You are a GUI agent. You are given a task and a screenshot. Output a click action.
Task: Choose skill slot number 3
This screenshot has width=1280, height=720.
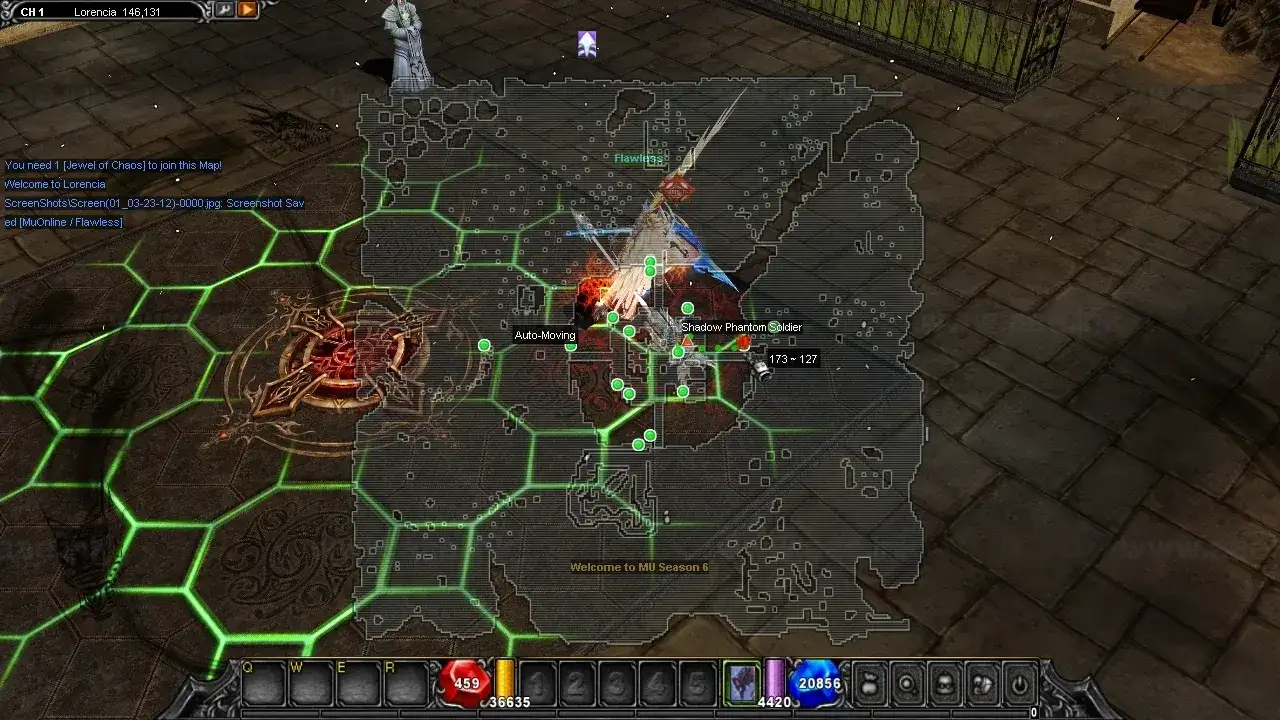pyautogui.click(x=618, y=684)
